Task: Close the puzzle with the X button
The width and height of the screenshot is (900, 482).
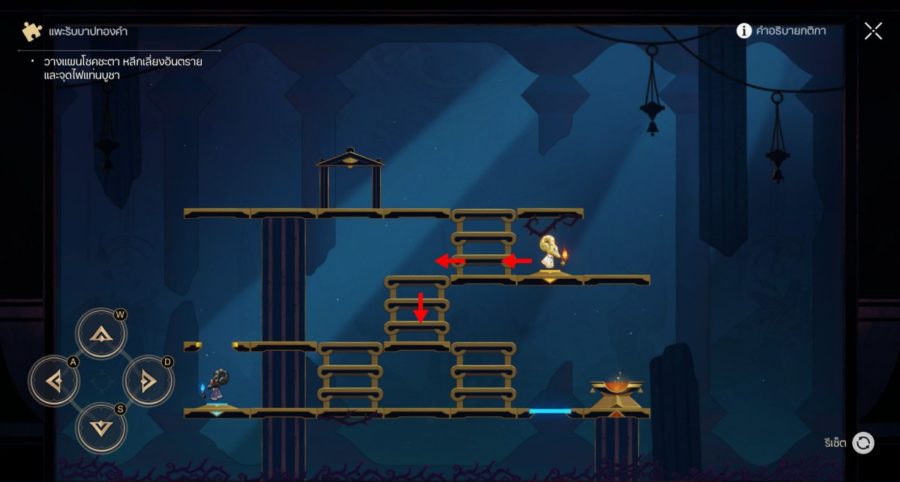Action: coord(873,31)
